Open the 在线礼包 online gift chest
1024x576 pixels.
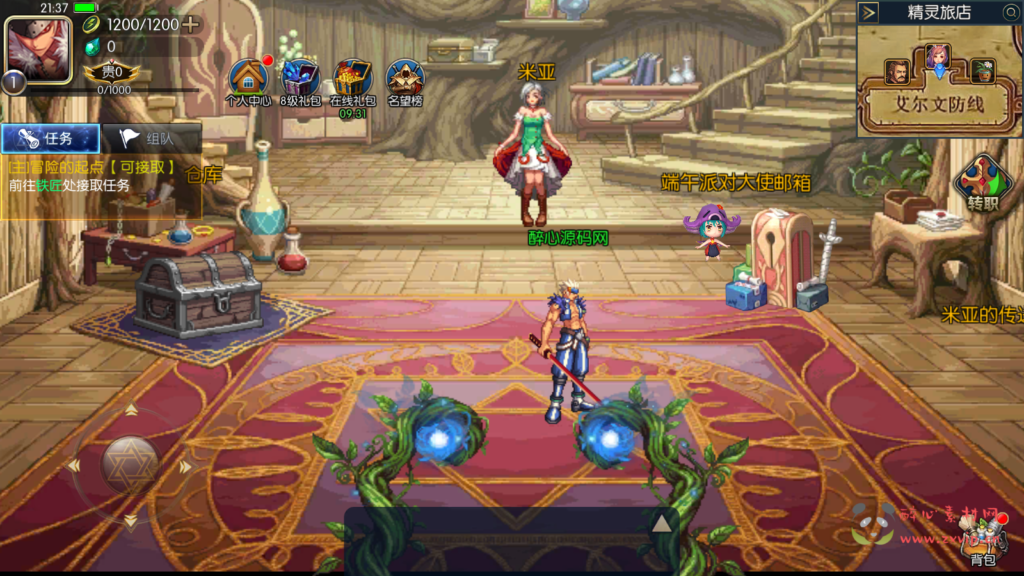click(x=353, y=79)
